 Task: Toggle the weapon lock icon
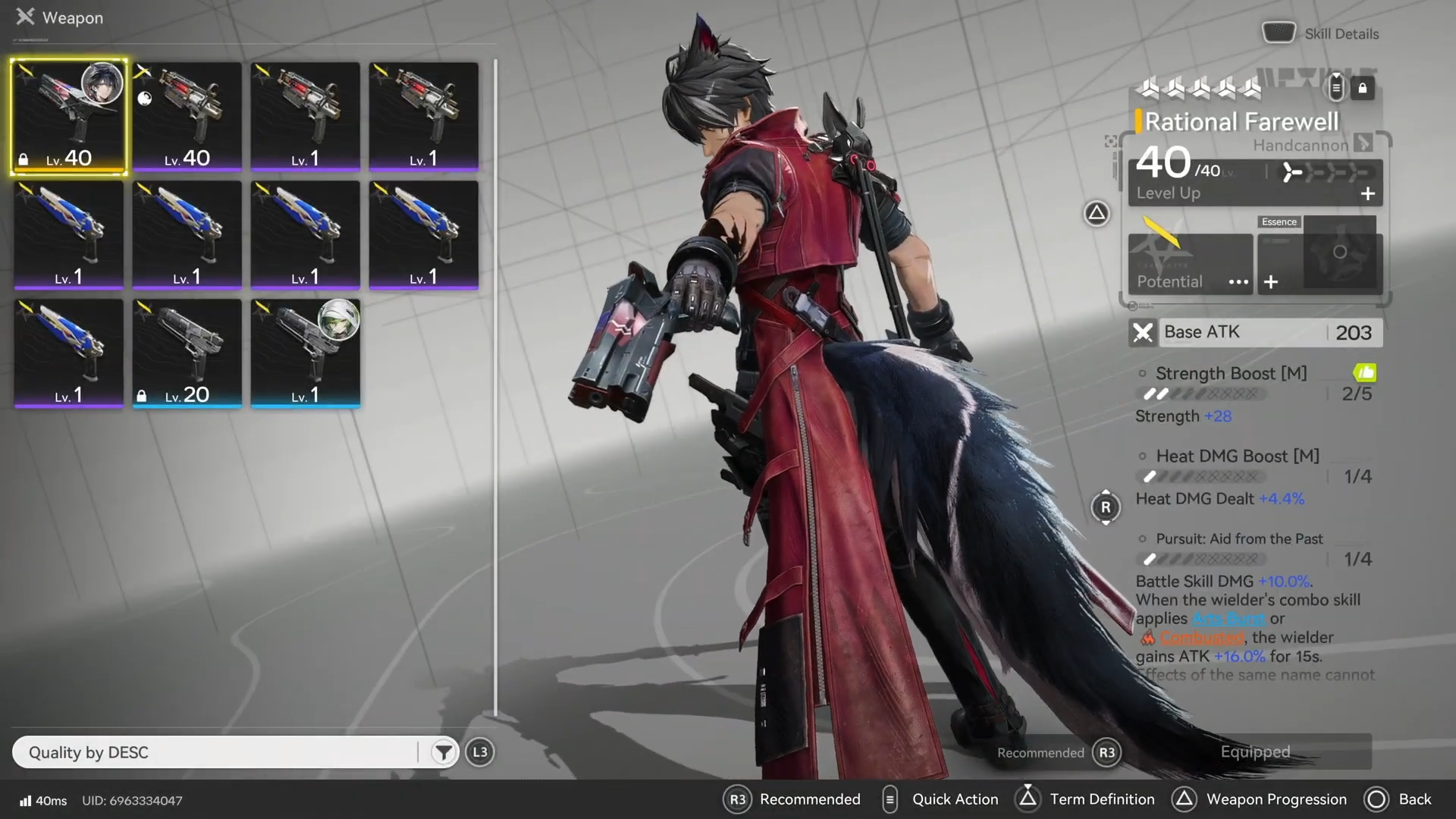[x=1363, y=89]
